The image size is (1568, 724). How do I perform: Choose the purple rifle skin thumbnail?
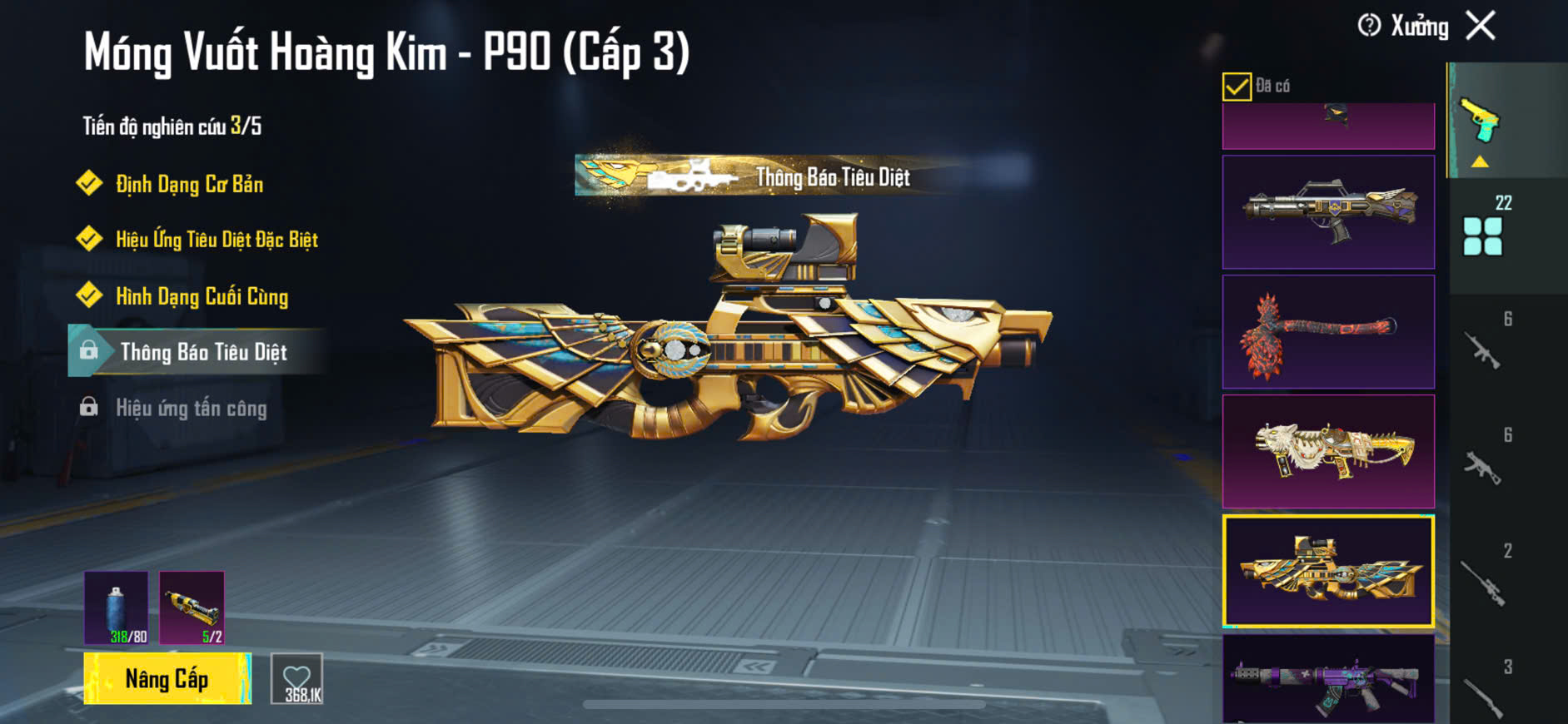tap(1327, 679)
